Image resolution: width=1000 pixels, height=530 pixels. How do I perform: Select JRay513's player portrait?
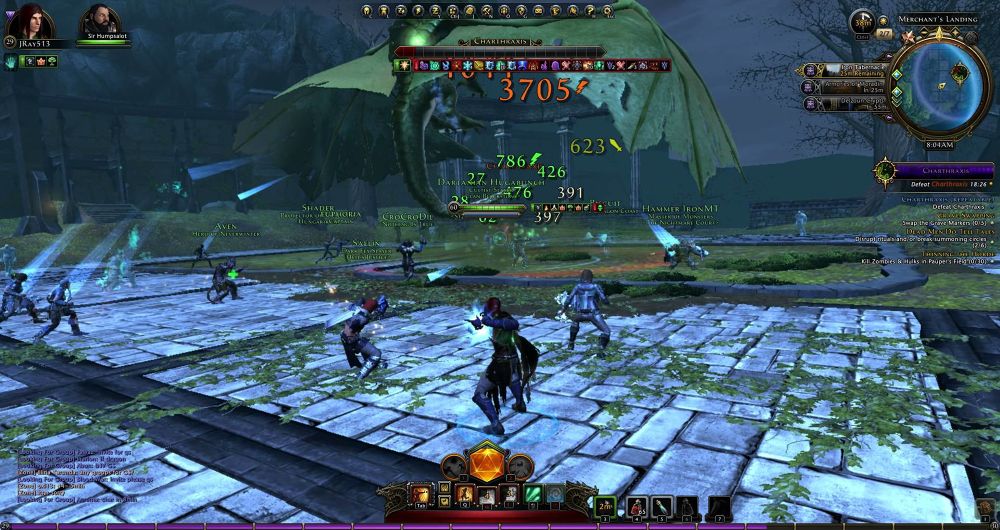point(28,20)
